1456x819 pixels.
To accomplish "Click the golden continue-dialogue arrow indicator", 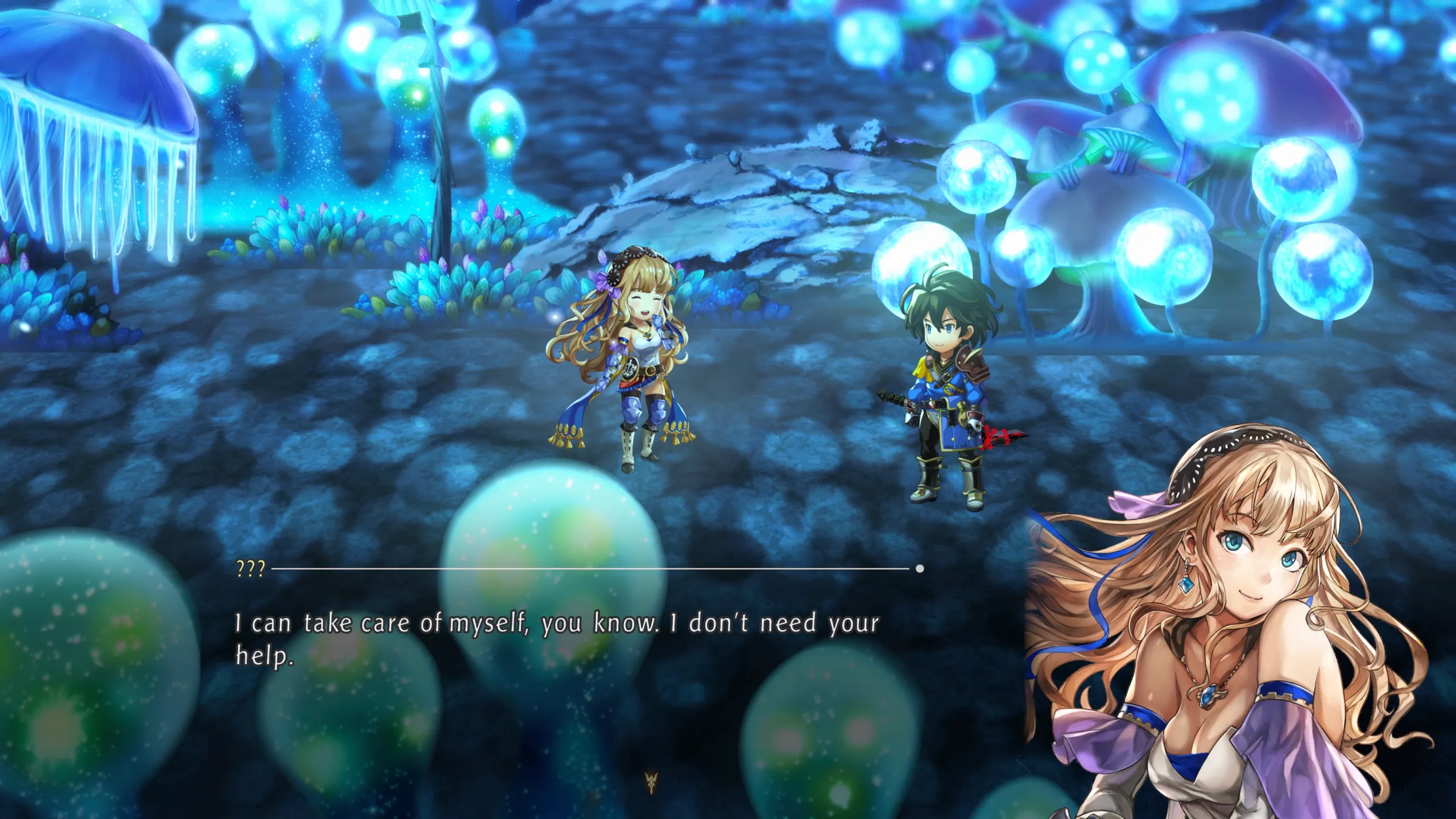I will tap(651, 783).
